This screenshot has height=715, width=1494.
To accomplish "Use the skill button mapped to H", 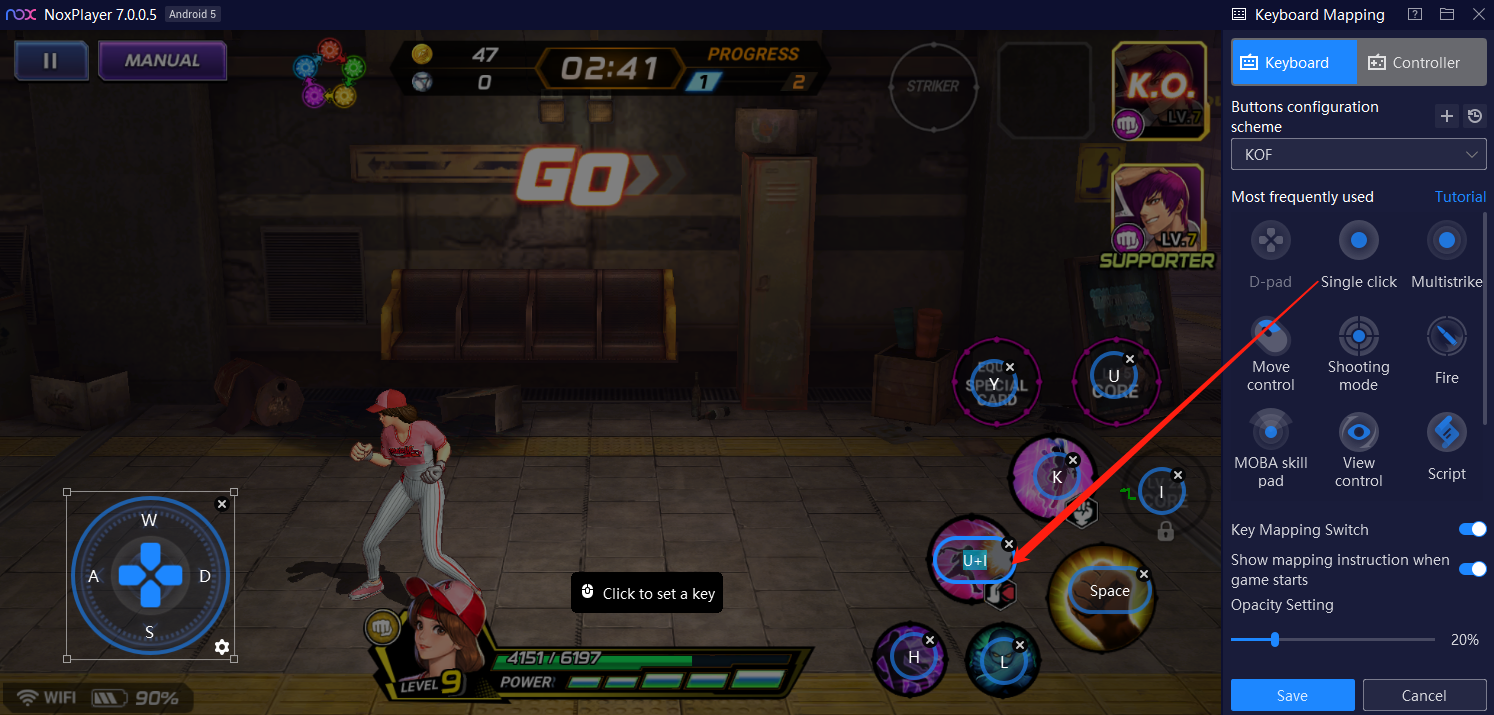I will click(x=912, y=657).
